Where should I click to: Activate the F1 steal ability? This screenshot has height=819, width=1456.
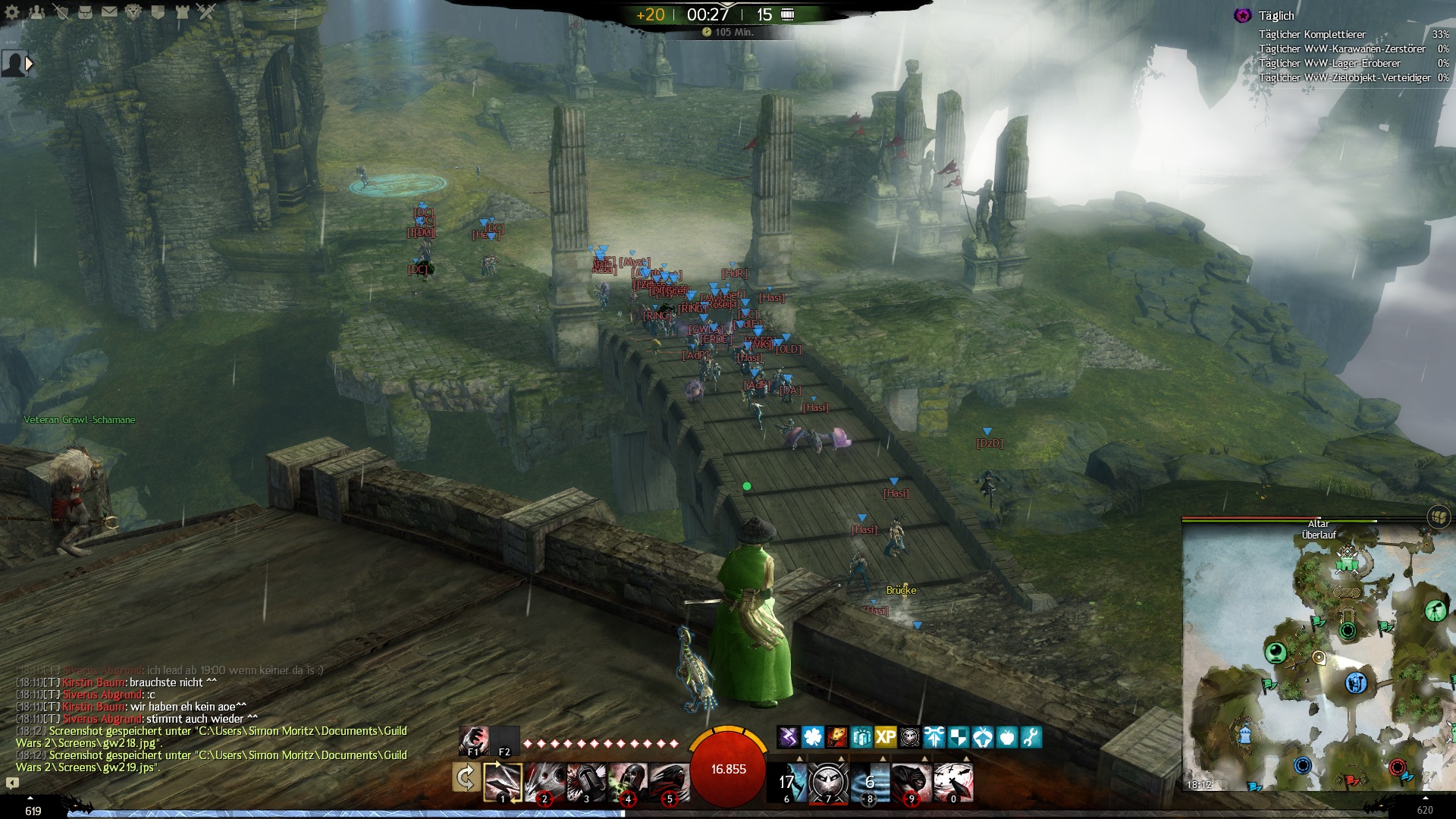473,740
